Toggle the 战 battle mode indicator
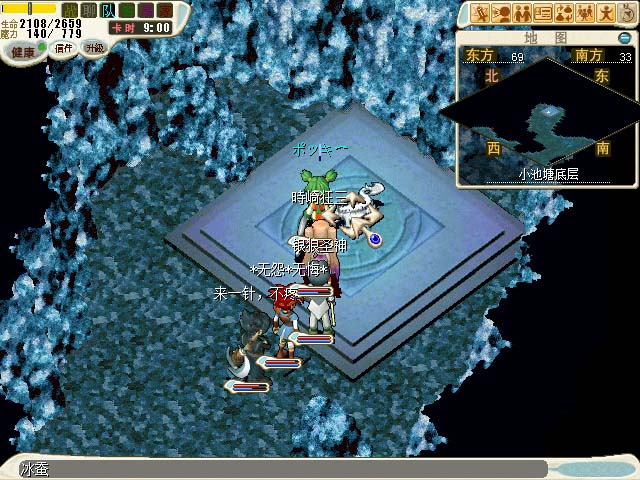This screenshot has width=640, height=480. coord(70,10)
